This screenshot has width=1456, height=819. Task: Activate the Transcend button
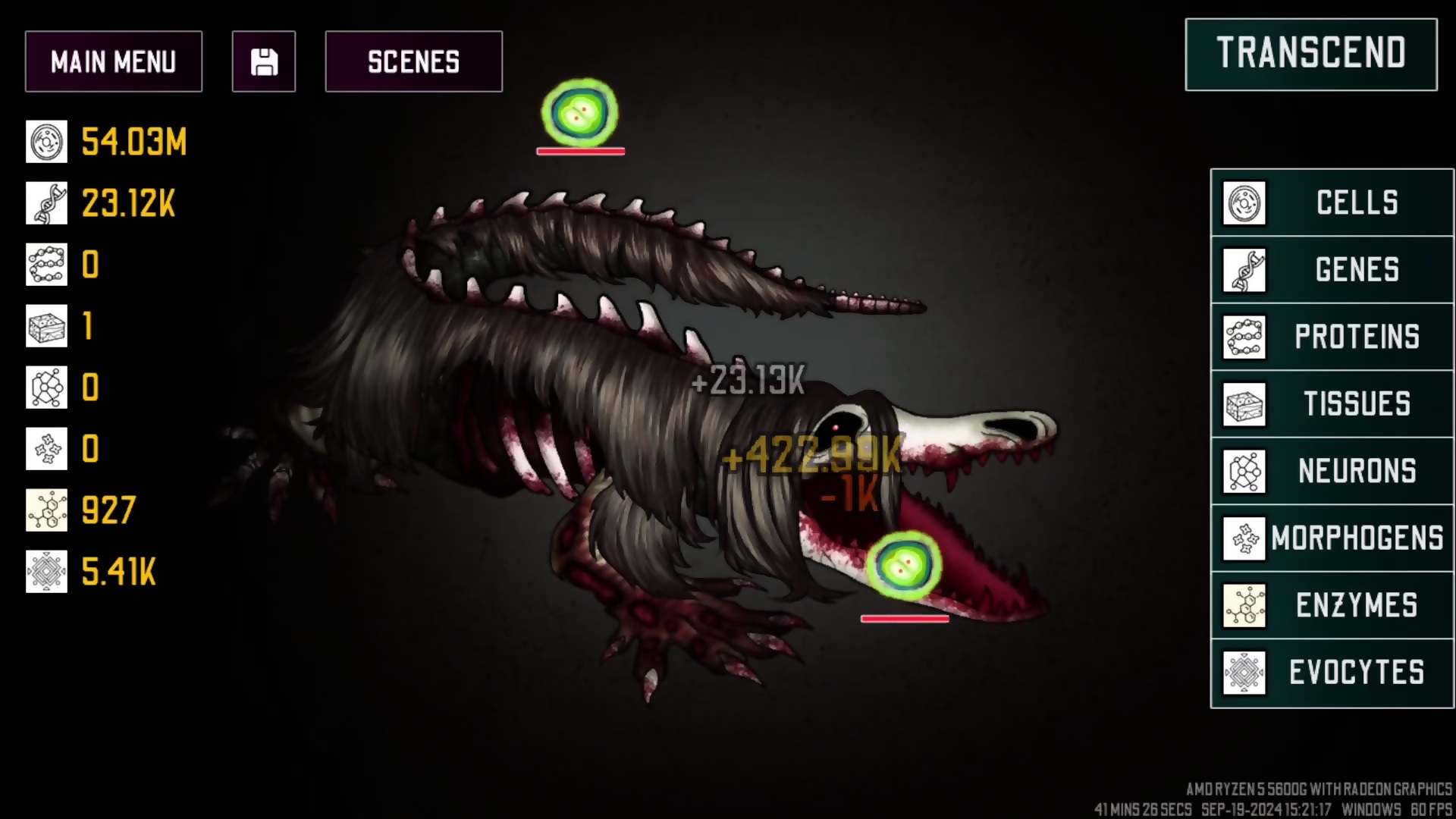(x=1310, y=54)
